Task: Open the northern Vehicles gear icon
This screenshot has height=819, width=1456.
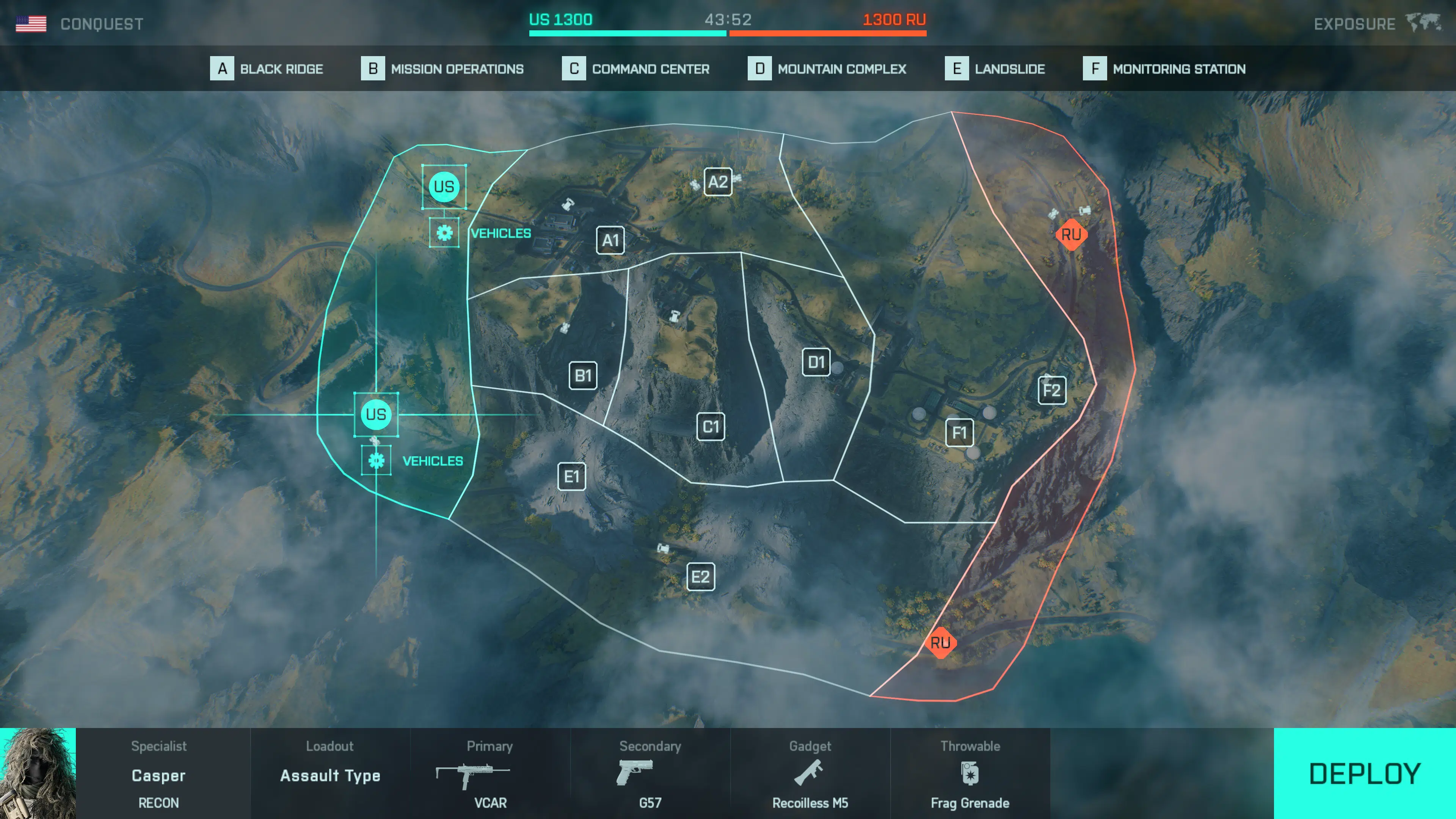Action: coord(444,233)
